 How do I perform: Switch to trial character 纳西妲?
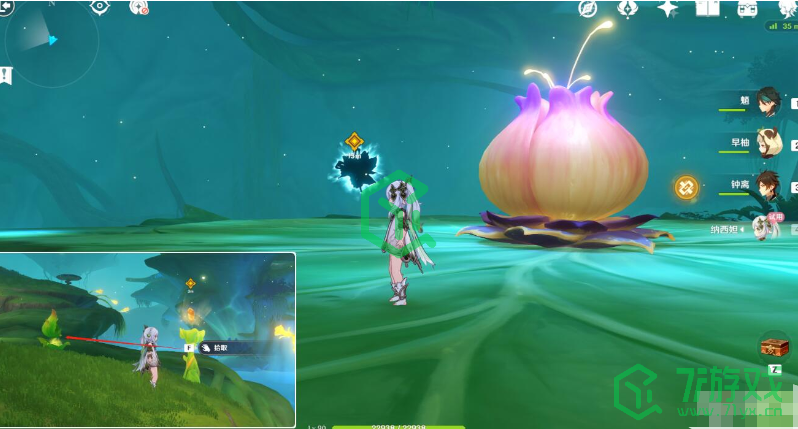pos(765,228)
